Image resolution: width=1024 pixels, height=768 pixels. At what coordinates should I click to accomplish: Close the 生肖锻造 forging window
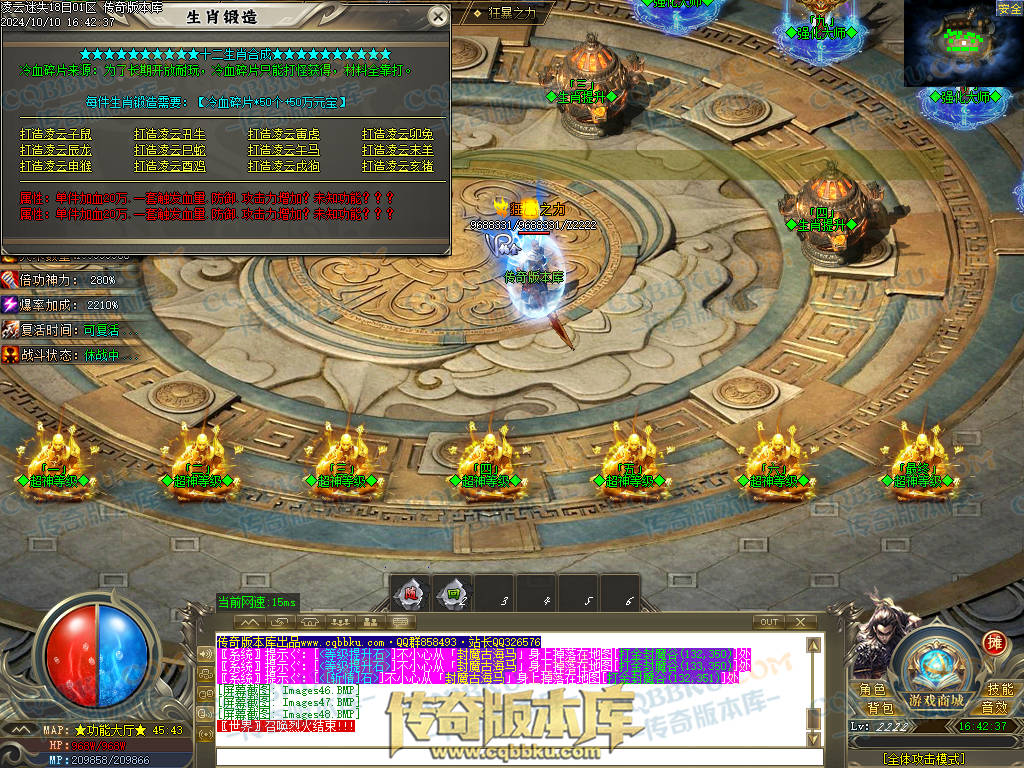point(437,16)
